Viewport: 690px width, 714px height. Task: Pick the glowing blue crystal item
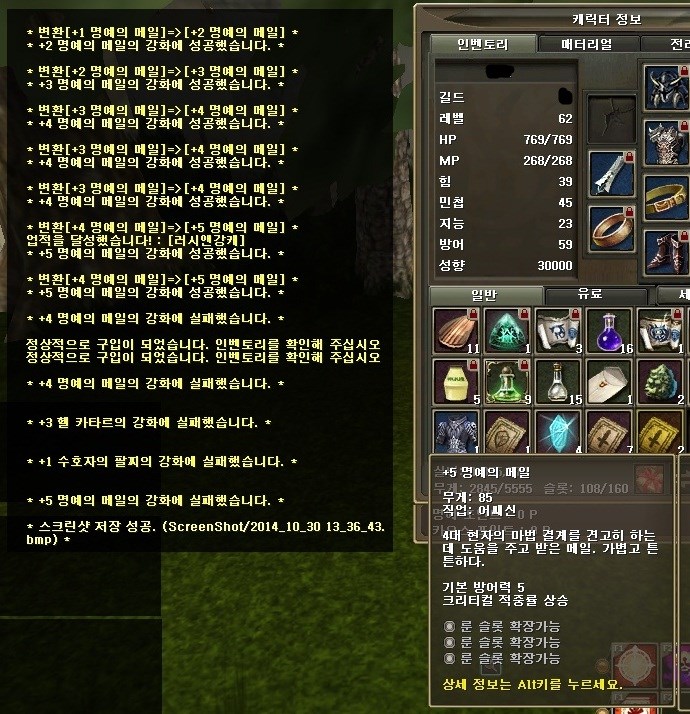point(558,432)
